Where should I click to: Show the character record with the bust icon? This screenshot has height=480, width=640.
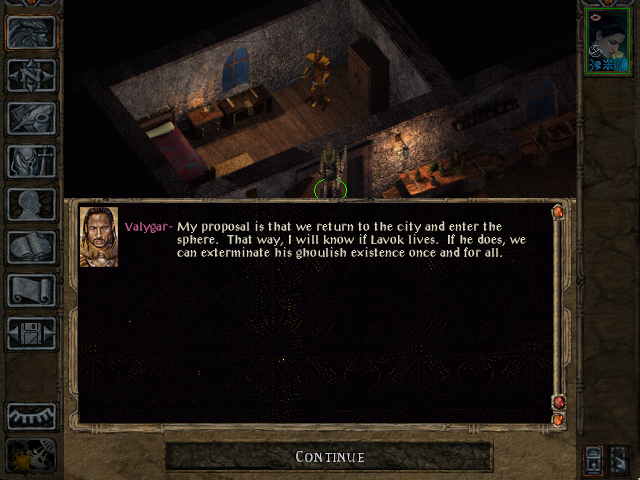point(31,204)
